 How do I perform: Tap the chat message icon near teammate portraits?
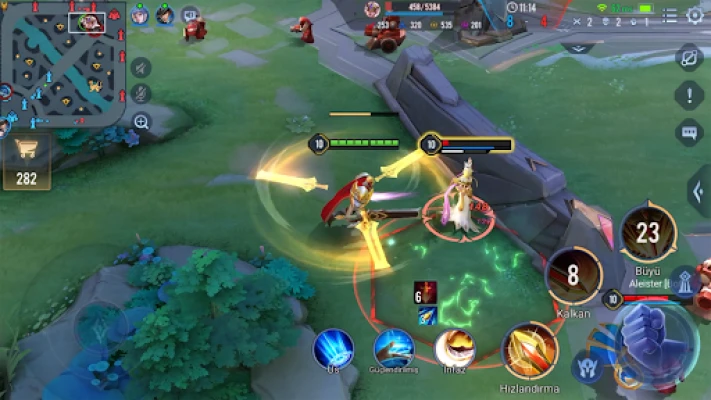[190, 15]
